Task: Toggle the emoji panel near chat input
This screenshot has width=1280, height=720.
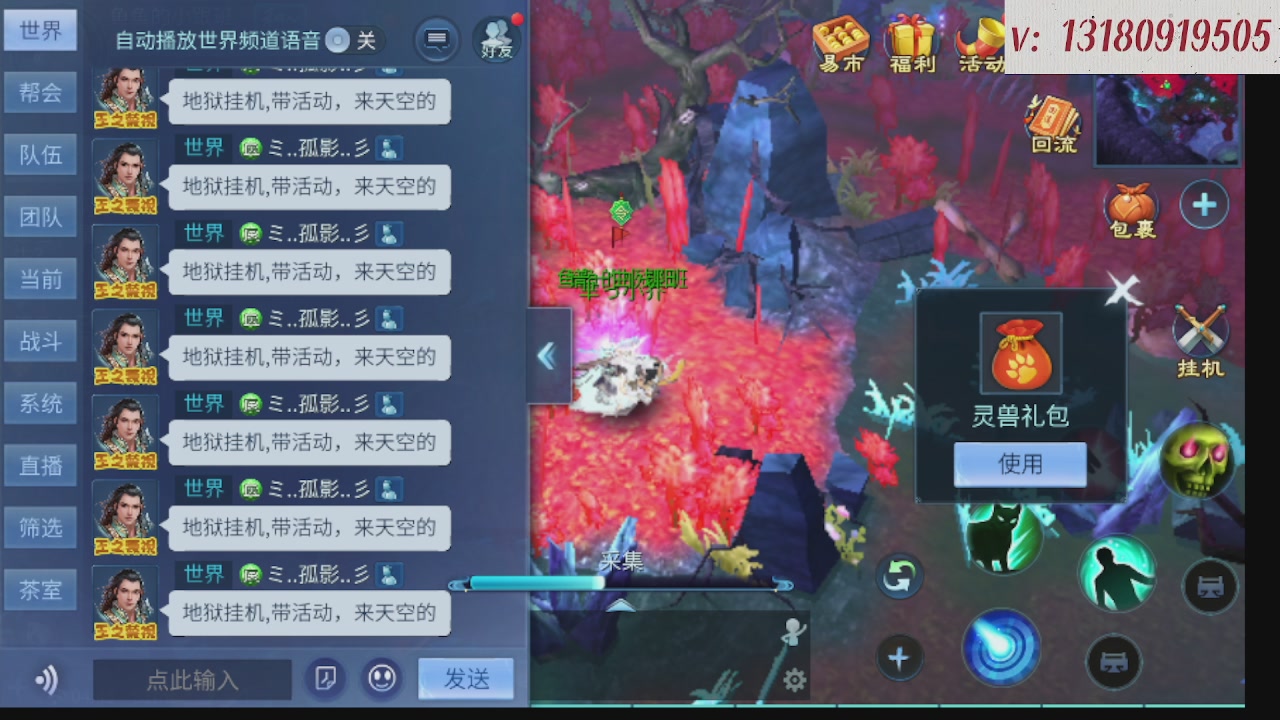Action: click(381, 678)
